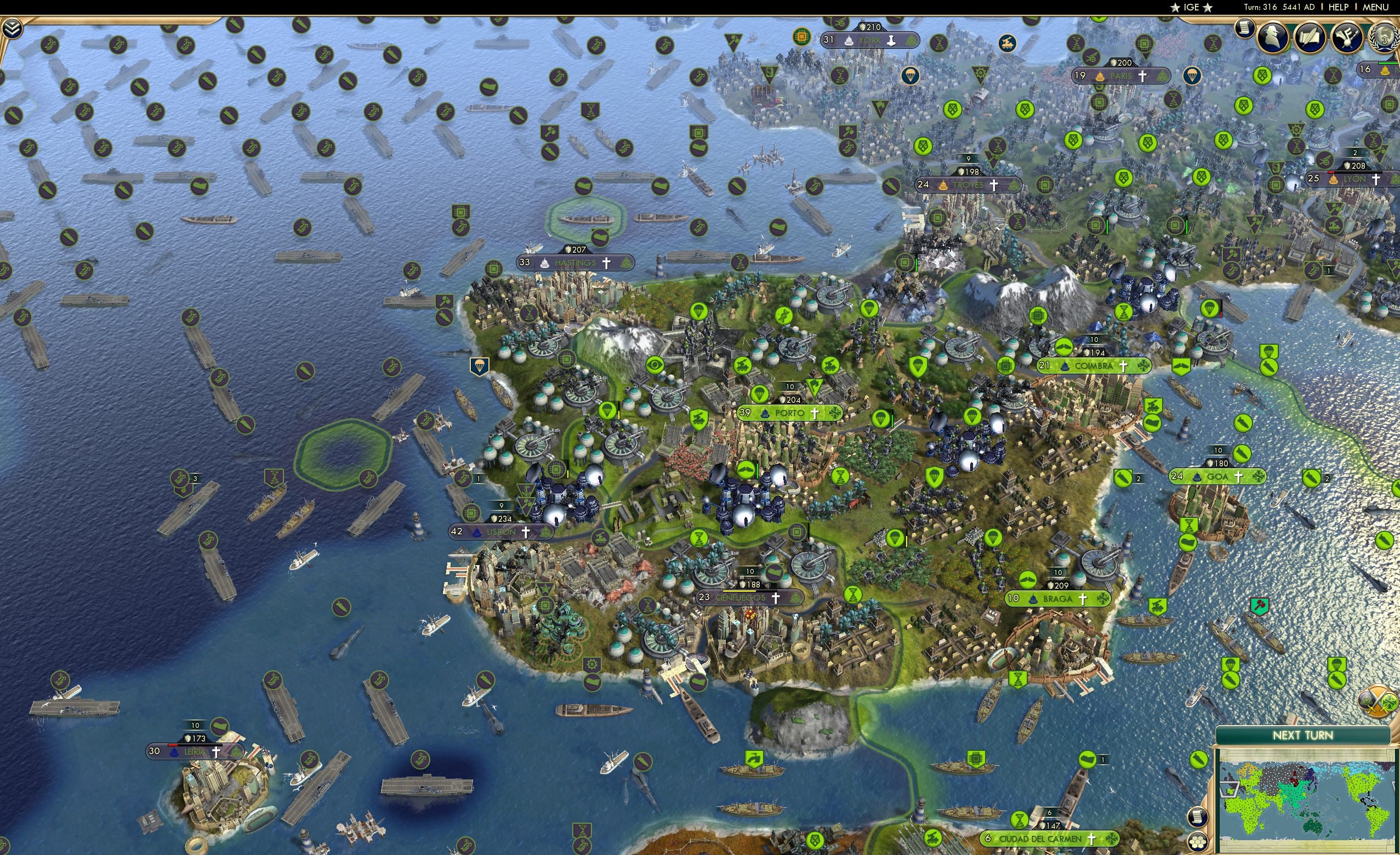Click the IGE star icon in the top bar
Image resolution: width=1400 pixels, height=855 pixels.
coord(1175,7)
